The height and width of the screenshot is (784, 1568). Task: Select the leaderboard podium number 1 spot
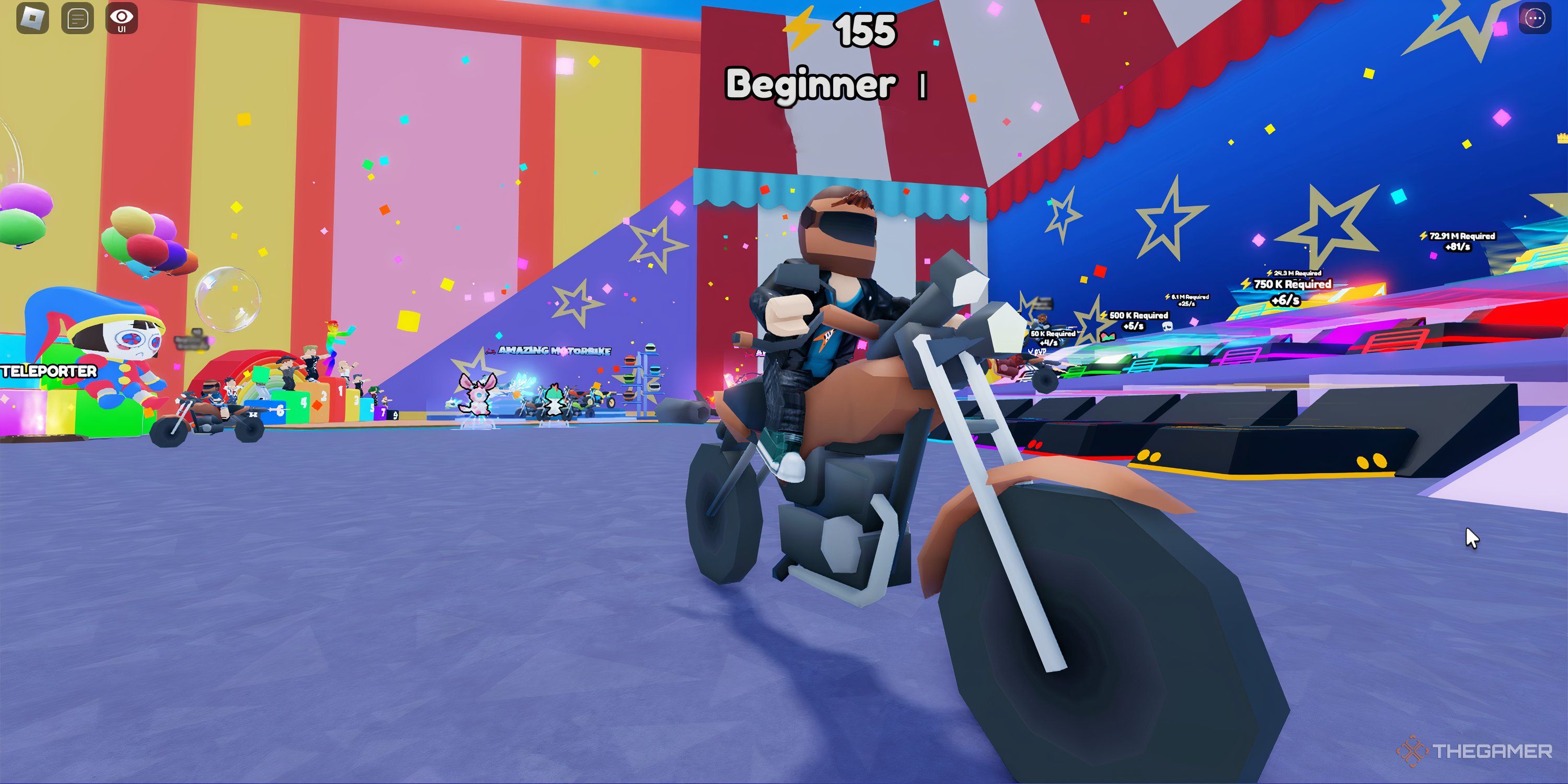point(341,393)
